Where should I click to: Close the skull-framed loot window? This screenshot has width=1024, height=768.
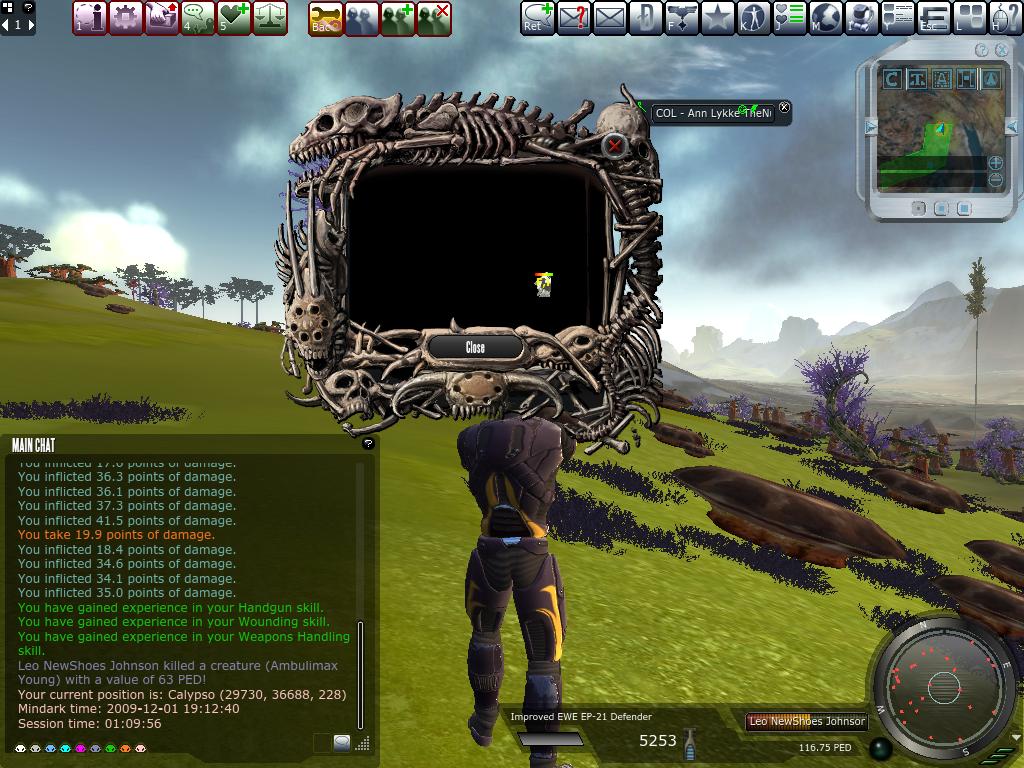pyautogui.click(x=475, y=347)
